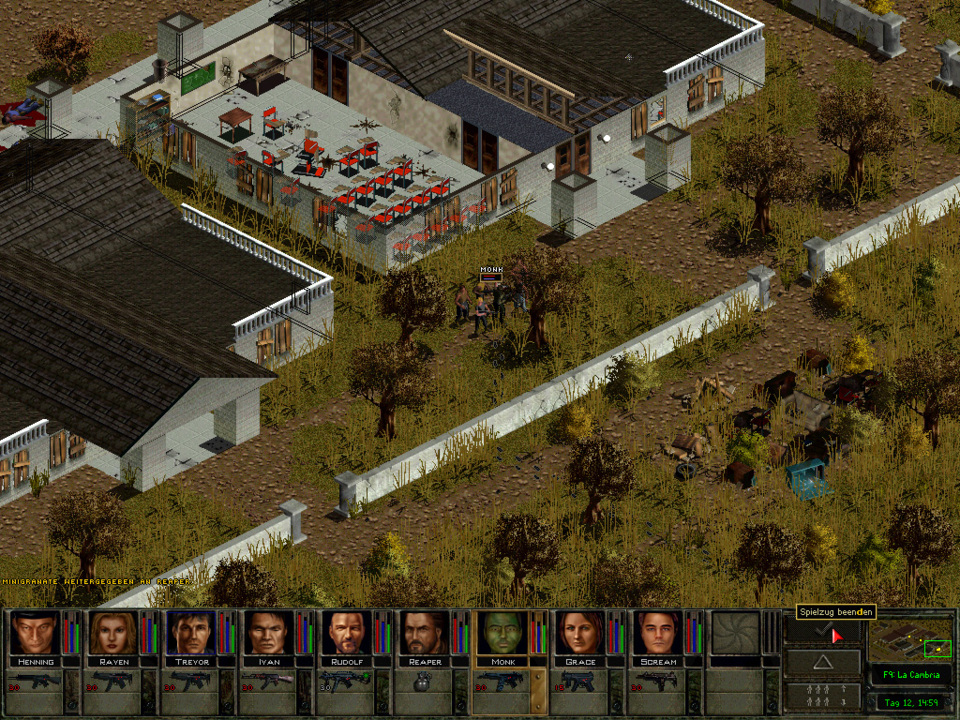Open the squad figures button
Screen dimensions: 960x720
822,696
